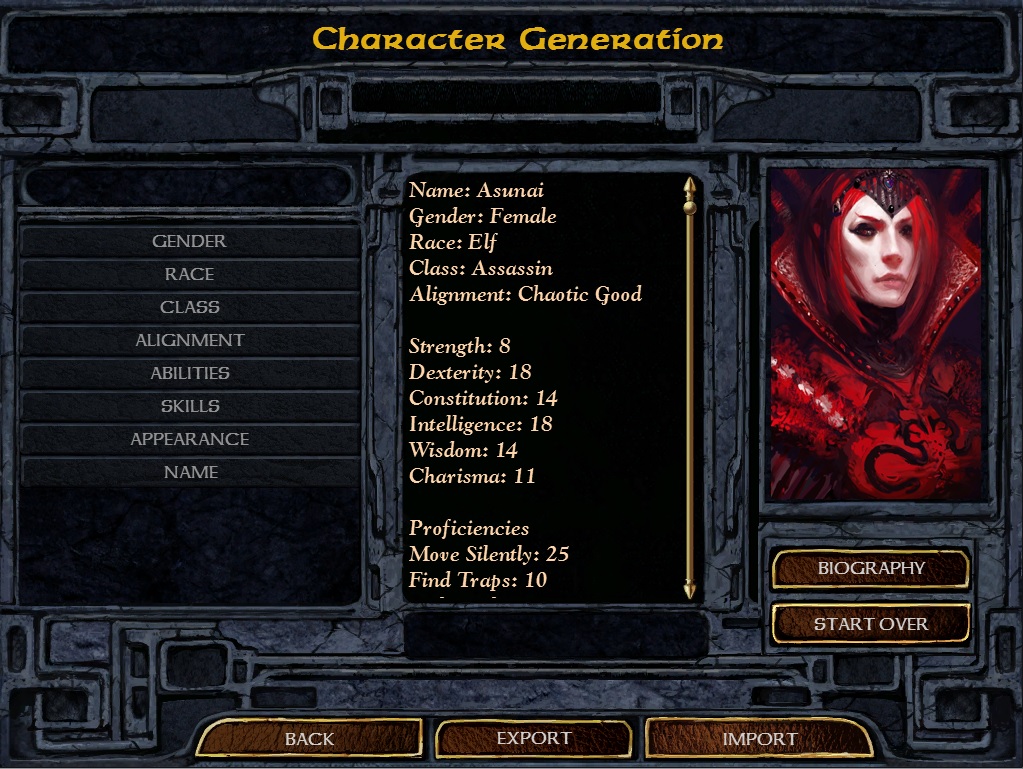
Task: Click Start Over to reset character
Action: pos(871,624)
